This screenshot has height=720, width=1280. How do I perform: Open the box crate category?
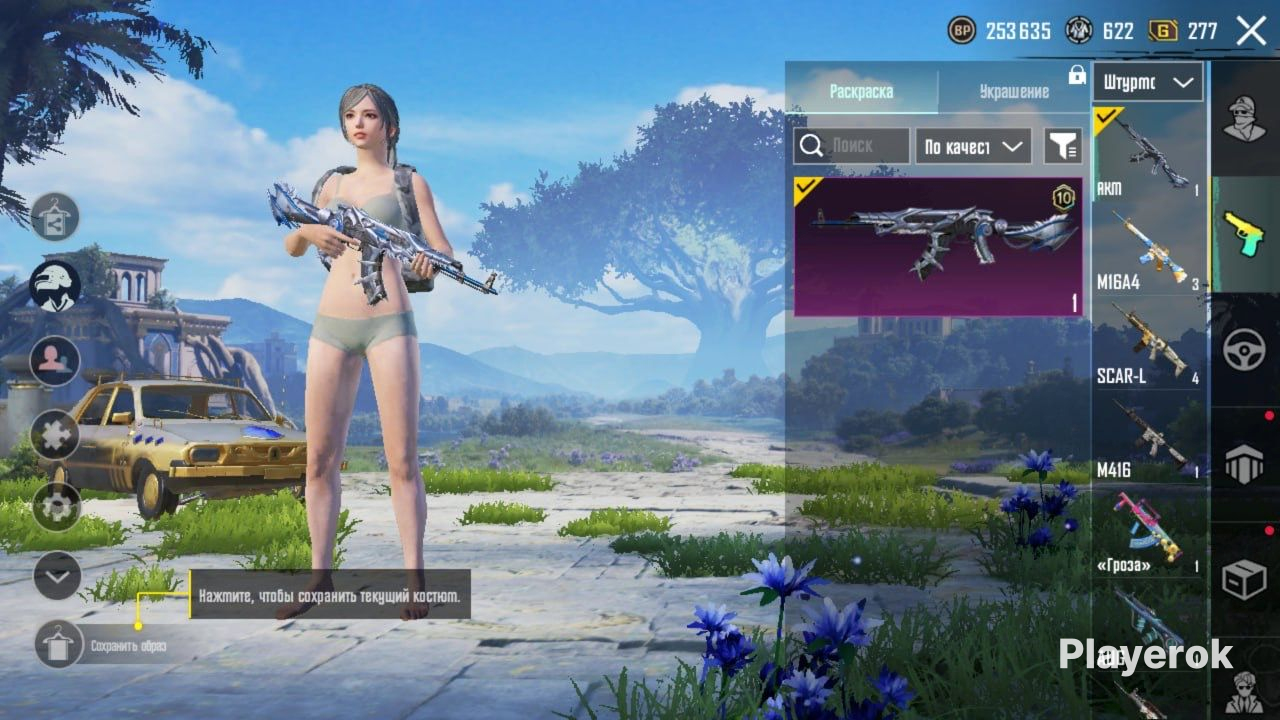click(x=1244, y=580)
